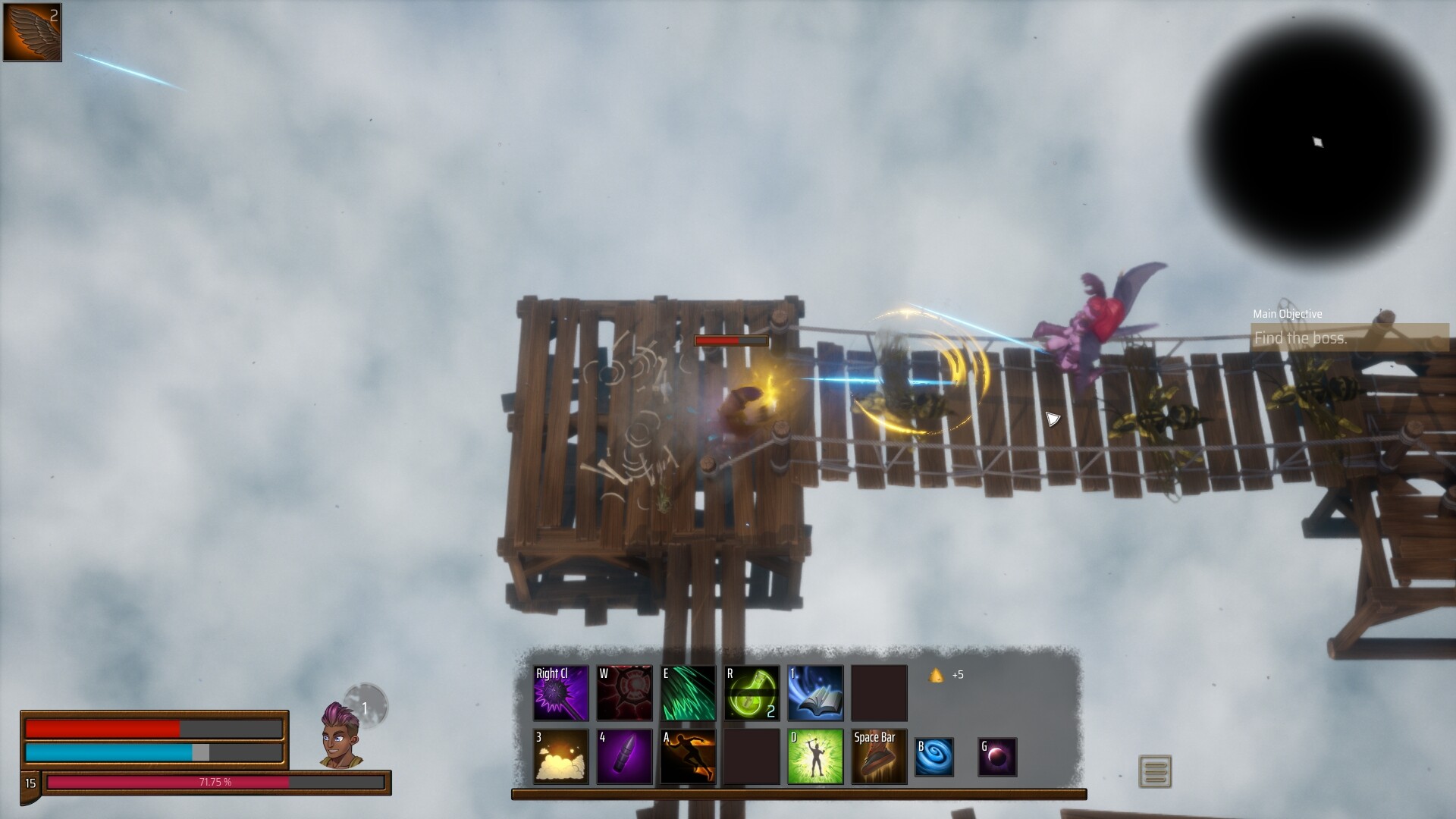Fire the 4 bullet ability

624,756
